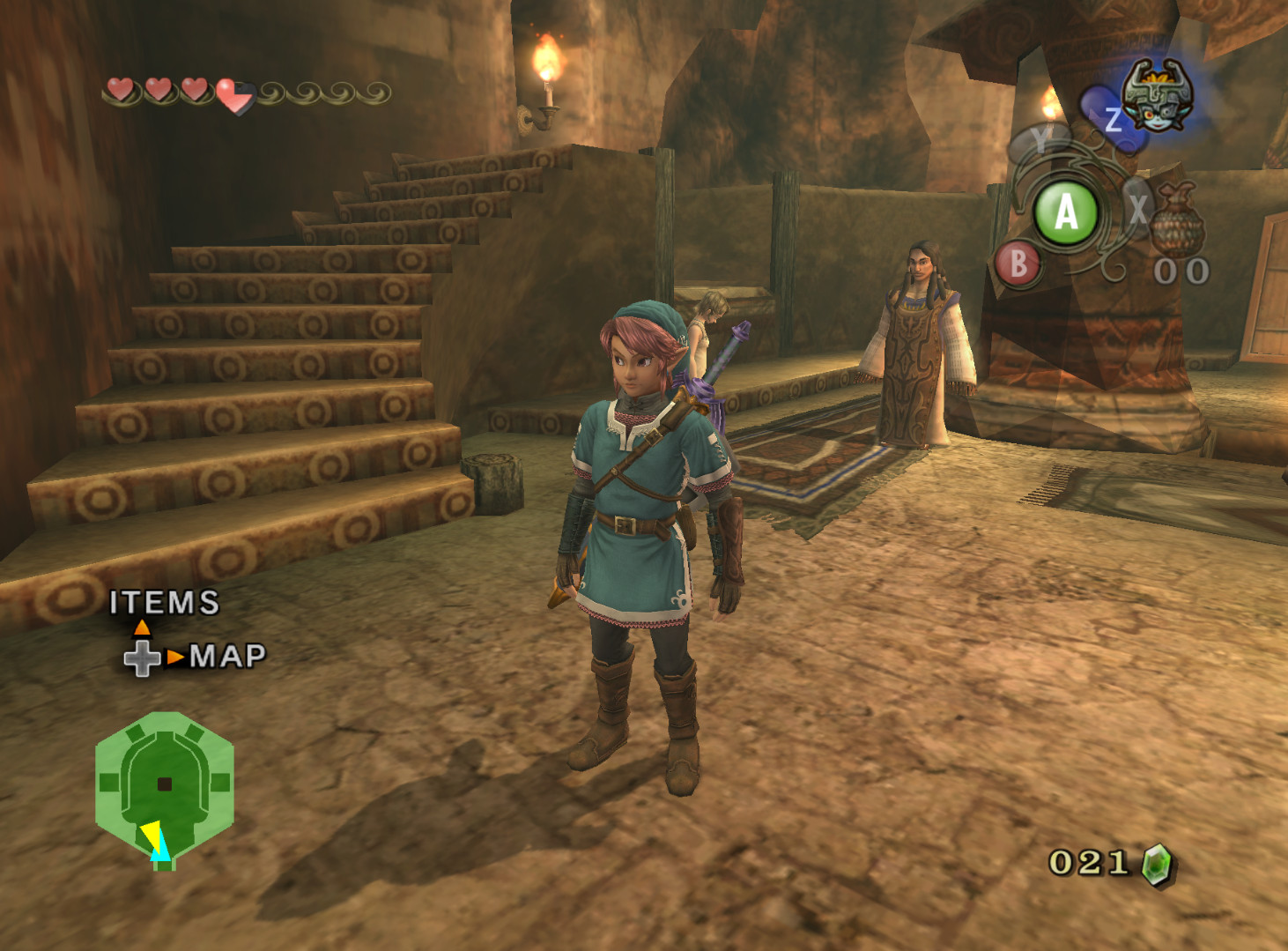Image resolution: width=1288 pixels, height=951 pixels.
Task: Click the orange triangle above the D-pad
Action: click(x=144, y=628)
